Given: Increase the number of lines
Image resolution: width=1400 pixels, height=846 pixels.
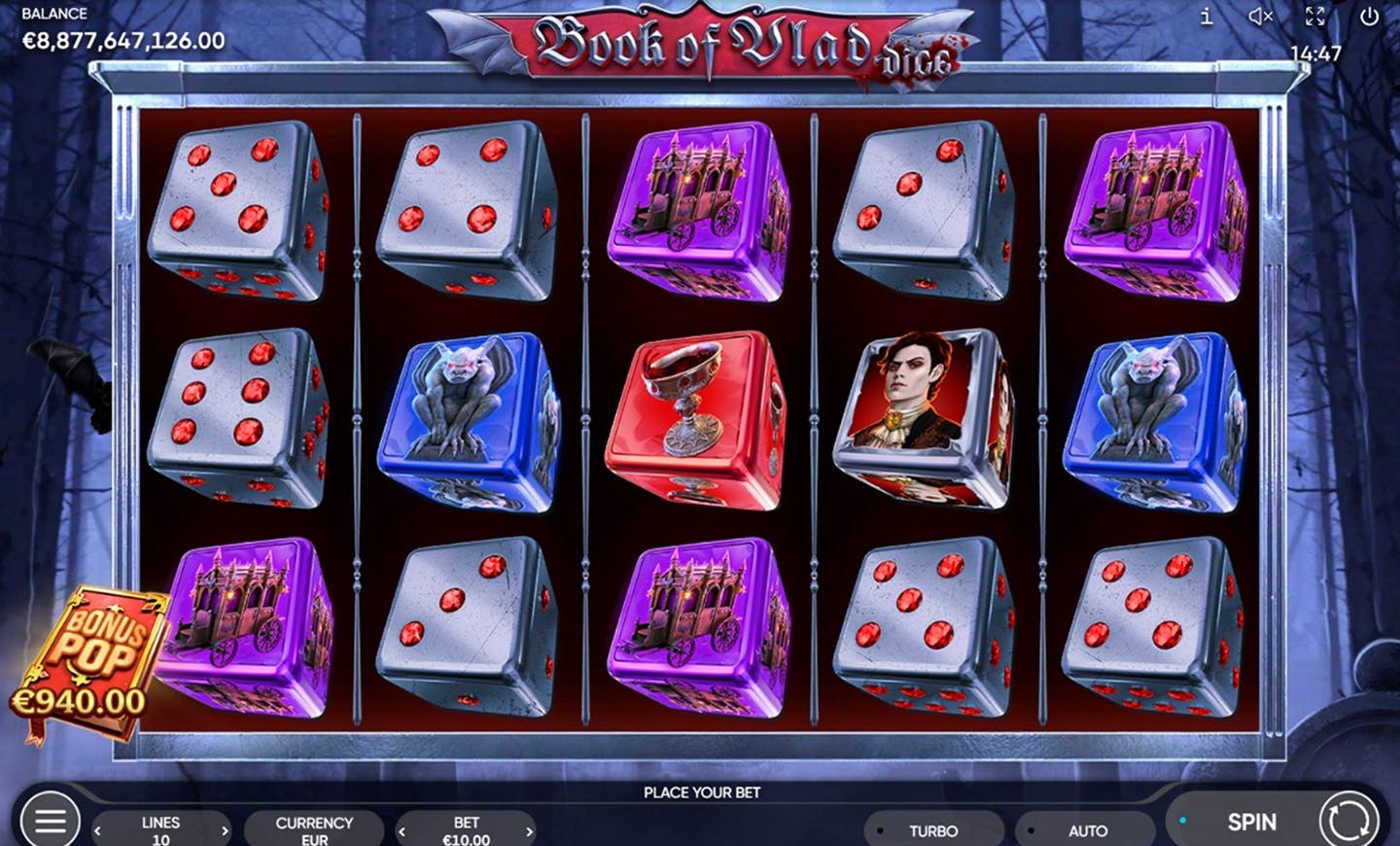Looking at the screenshot, I should 225,830.
